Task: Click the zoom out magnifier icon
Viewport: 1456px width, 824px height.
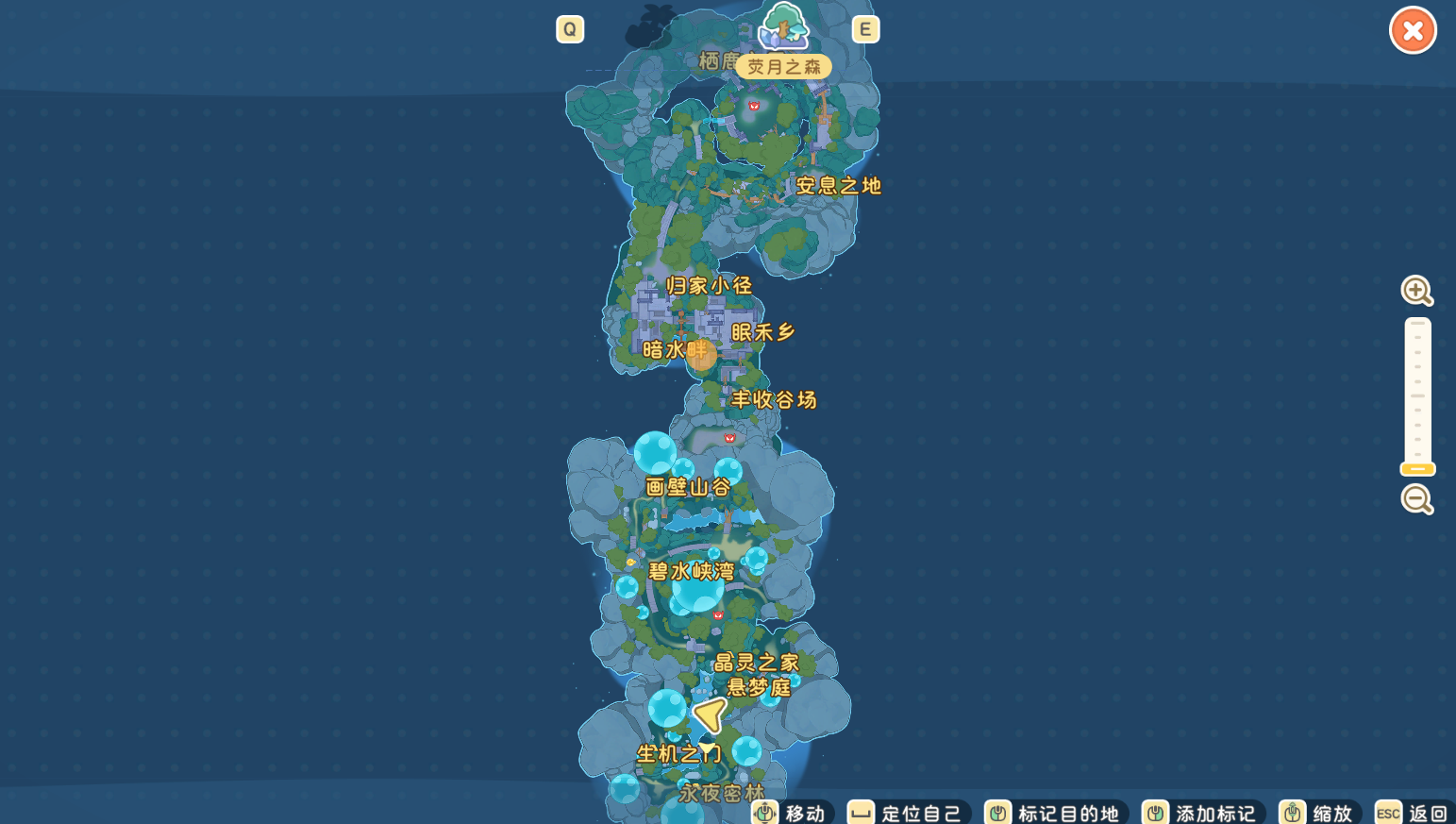Action: [1416, 499]
